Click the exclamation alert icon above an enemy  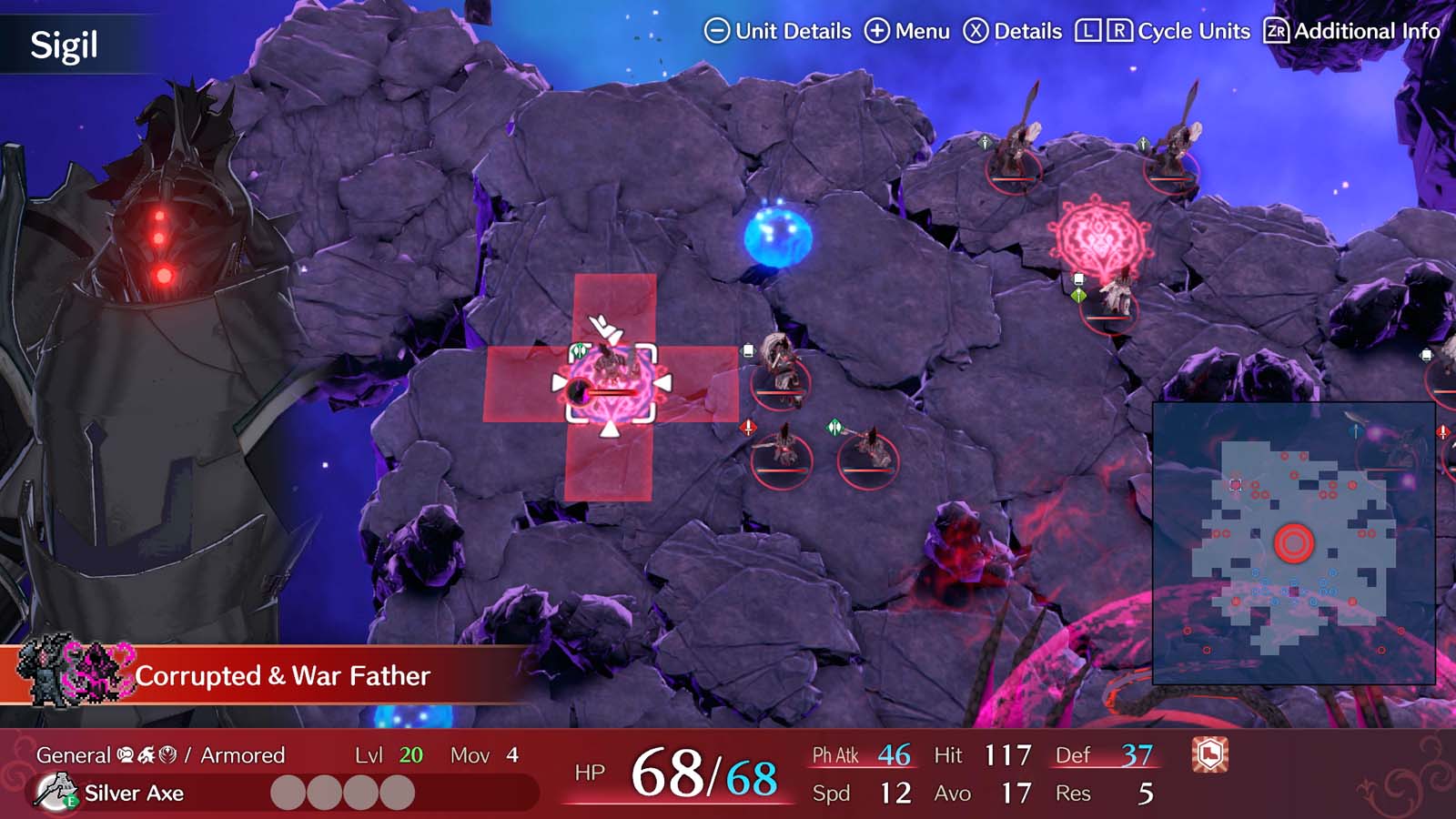pos(747,428)
